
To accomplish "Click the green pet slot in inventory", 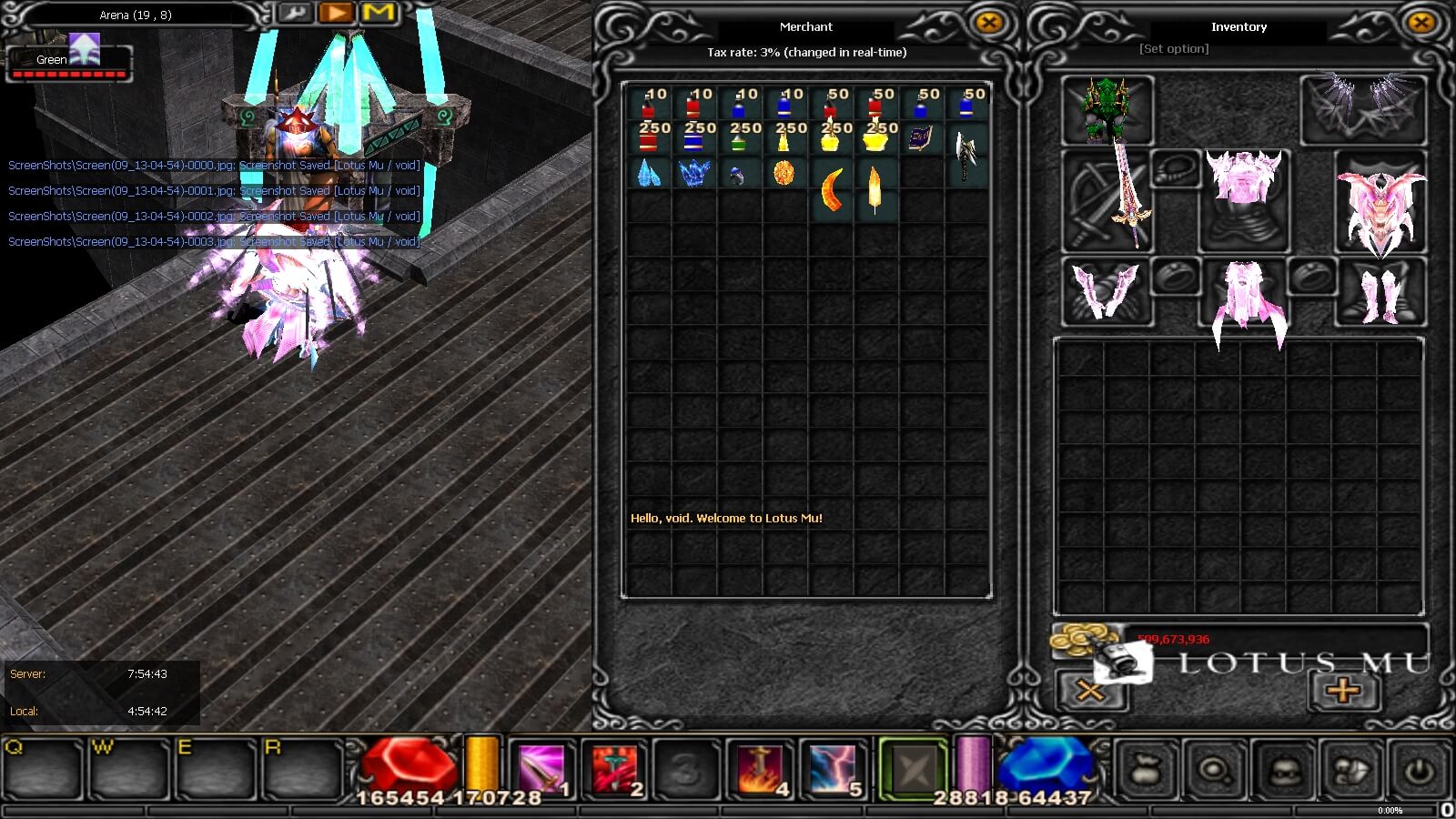I will point(1107,111).
